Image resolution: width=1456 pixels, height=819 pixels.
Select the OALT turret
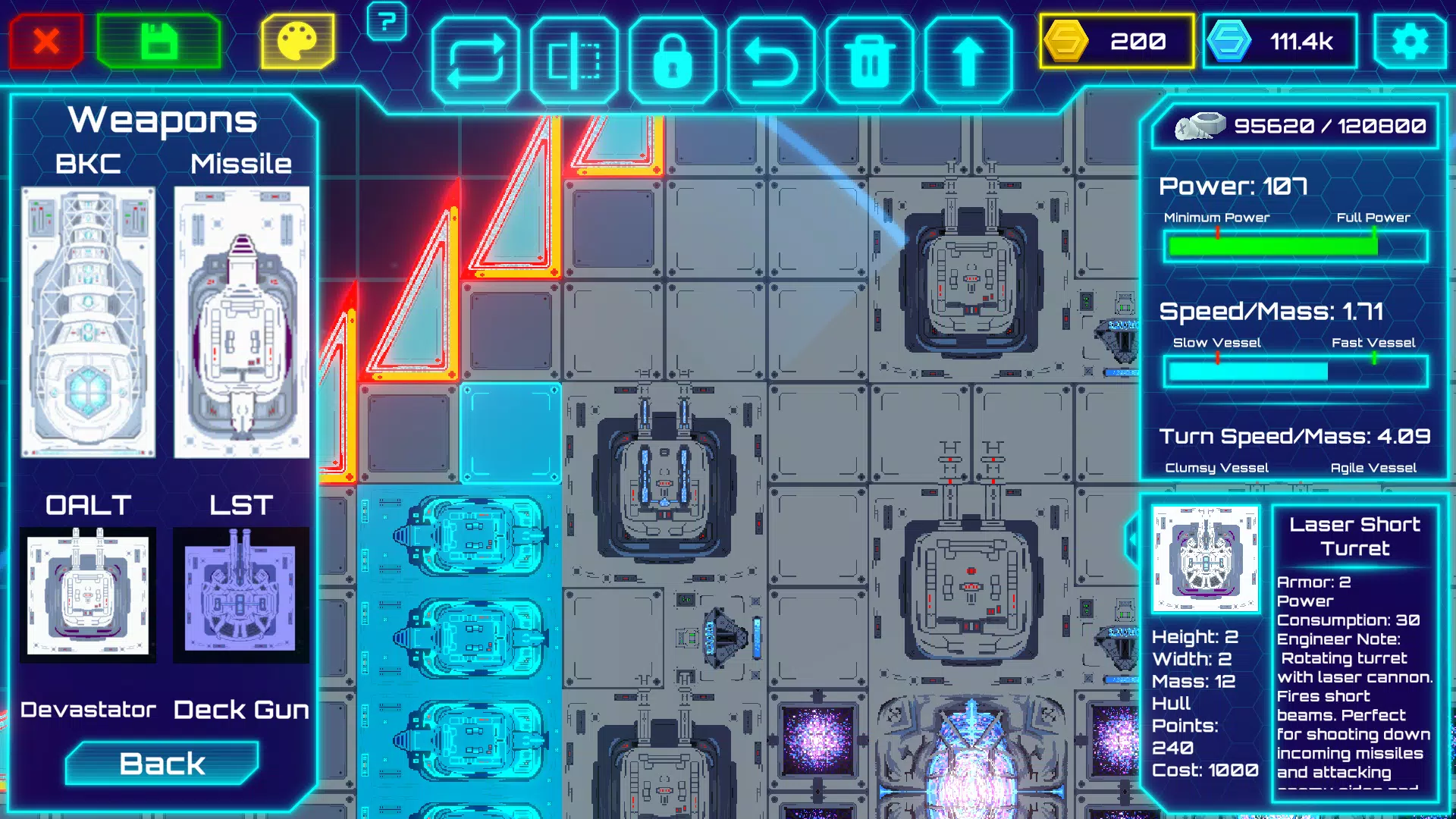tap(89, 594)
